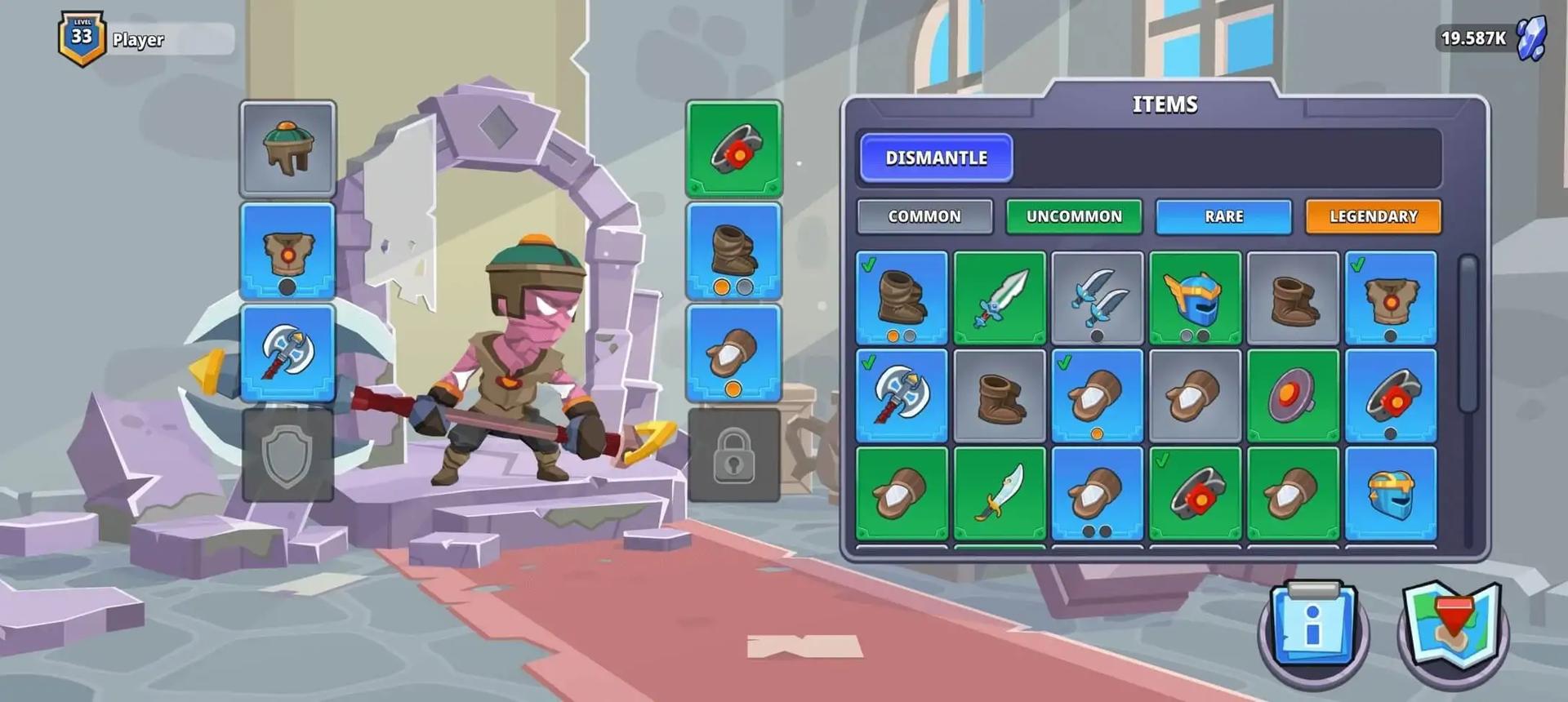
Task: Choose the Legendary rarity filter
Action: pyautogui.click(x=1373, y=216)
